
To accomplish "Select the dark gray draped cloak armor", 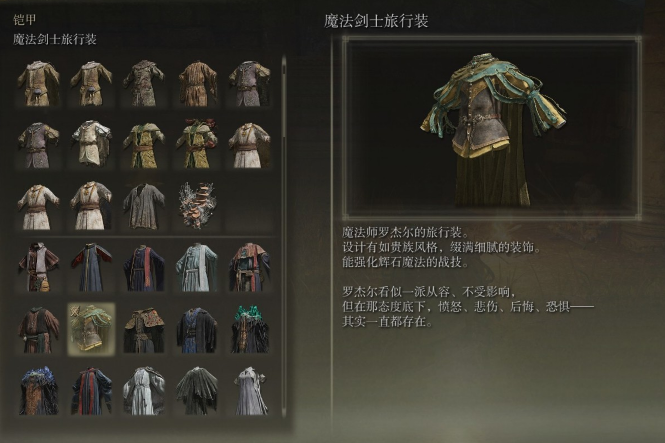I will click(x=197, y=390).
